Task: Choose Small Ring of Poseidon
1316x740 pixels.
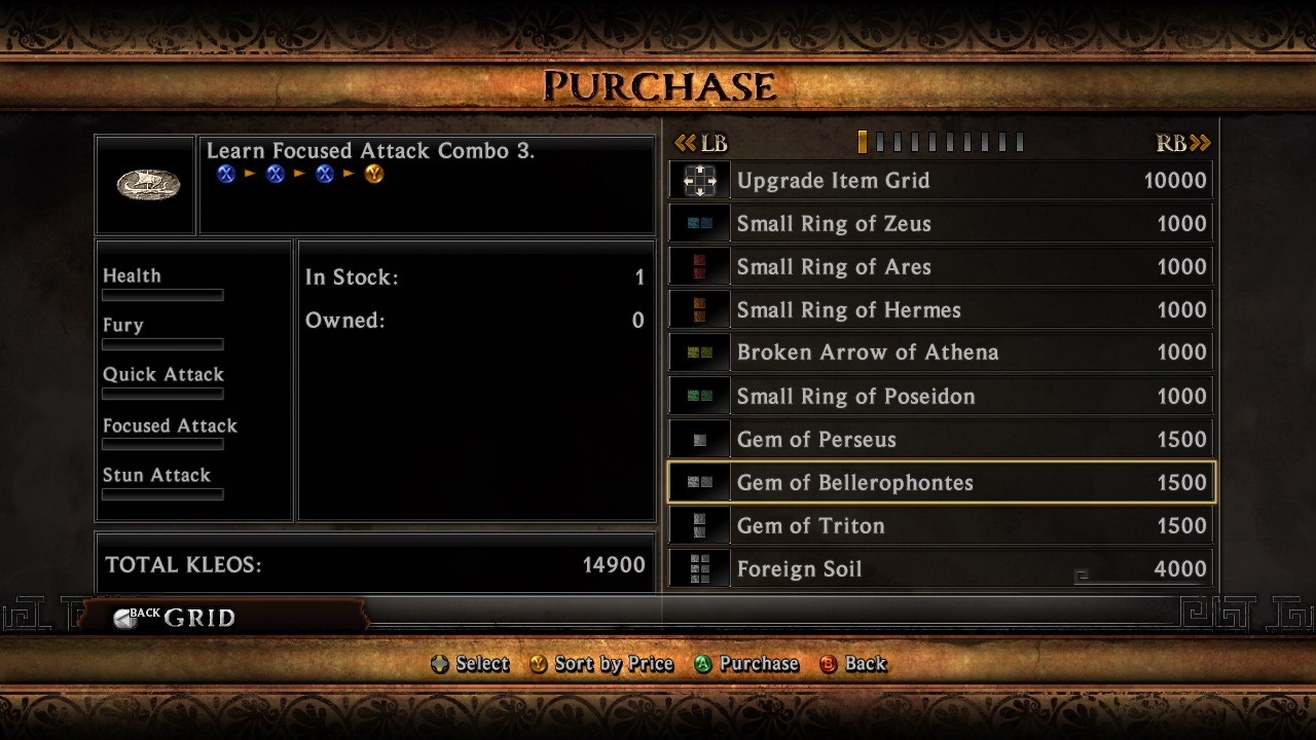Action: (940, 396)
